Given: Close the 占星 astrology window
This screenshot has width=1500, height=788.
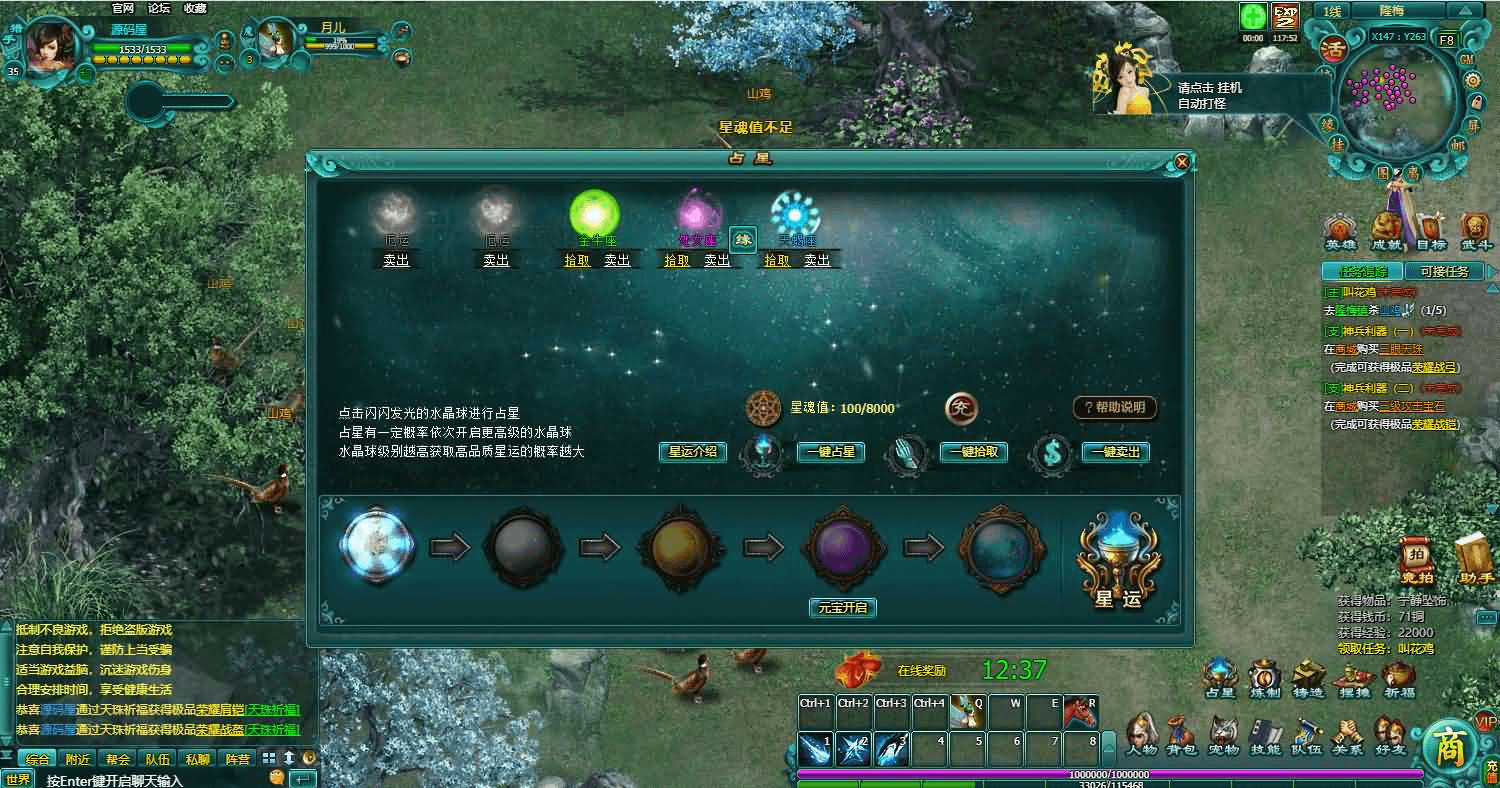Looking at the screenshot, I should (x=1182, y=161).
